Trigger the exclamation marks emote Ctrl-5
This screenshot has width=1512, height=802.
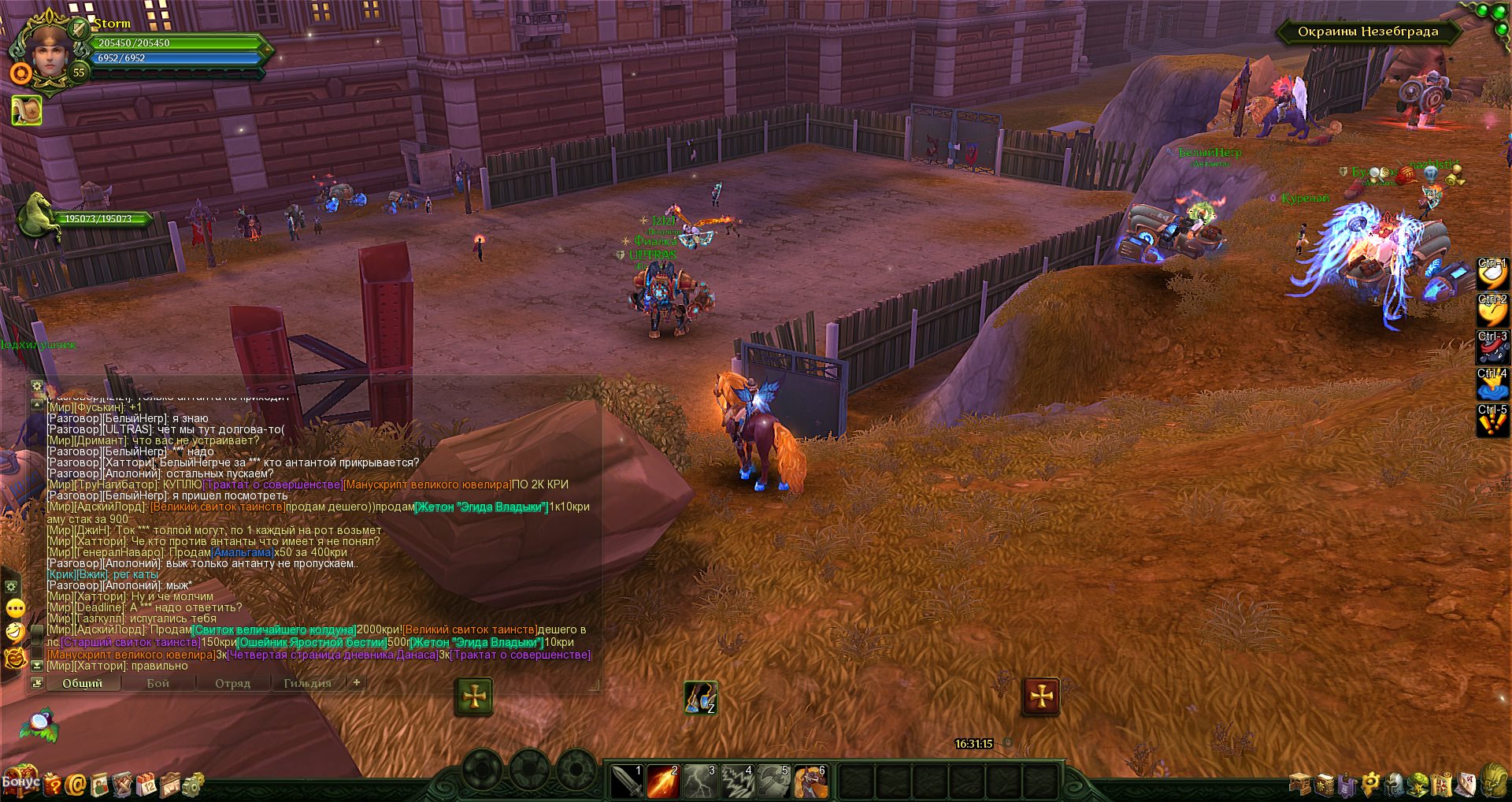coord(1492,421)
